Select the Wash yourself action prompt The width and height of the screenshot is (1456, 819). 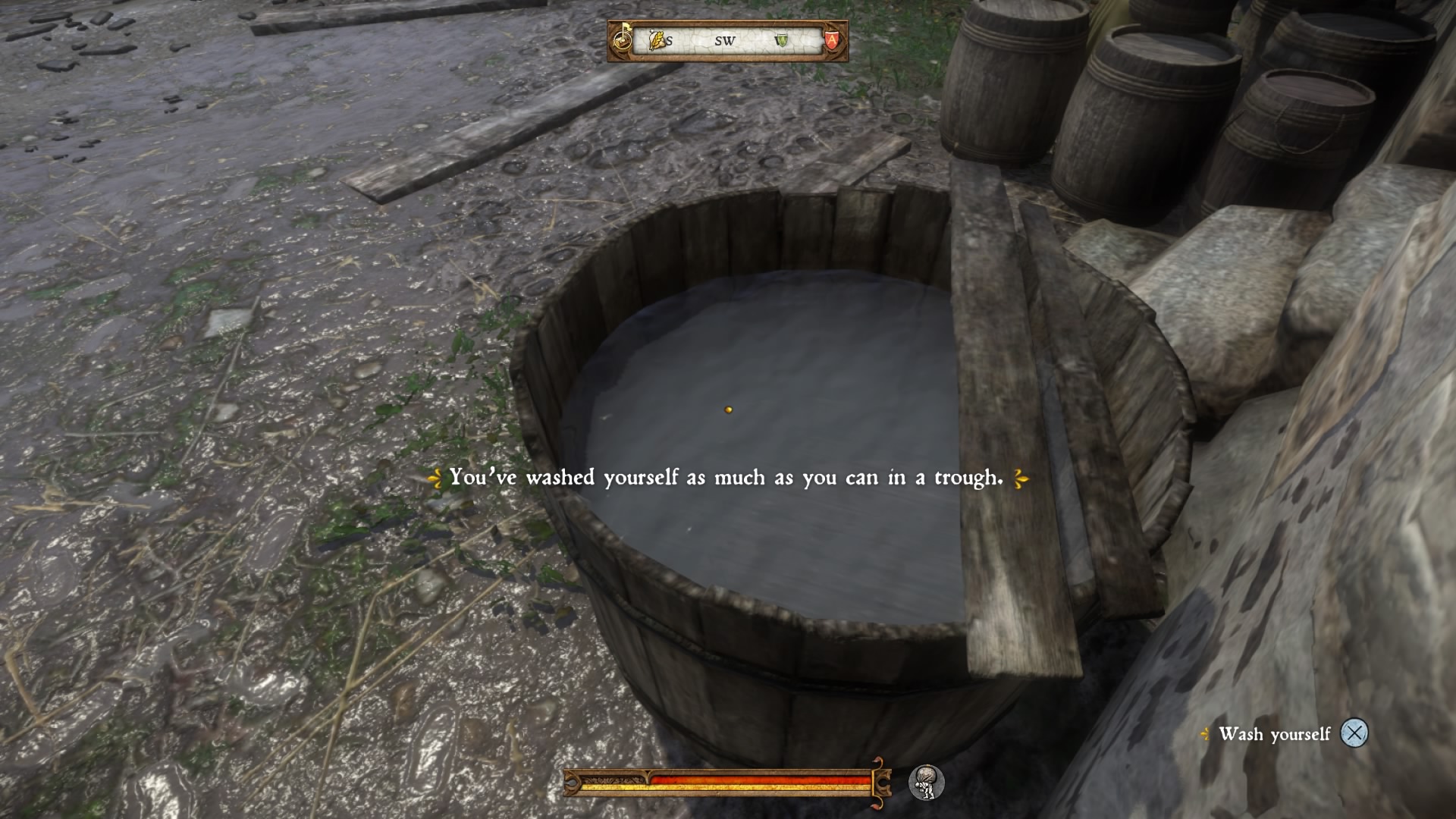pyautogui.click(x=1274, y=734)
